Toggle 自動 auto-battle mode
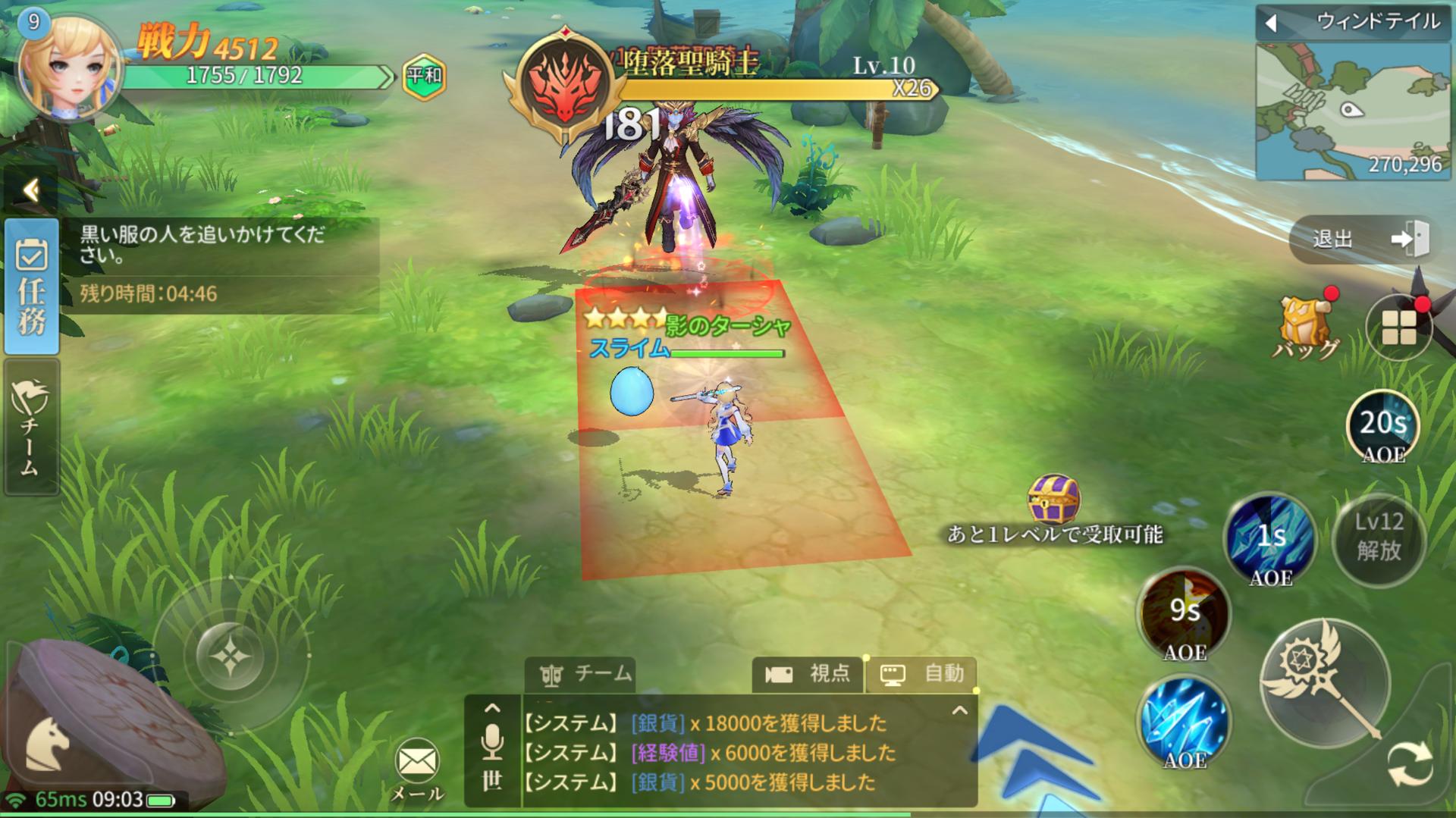The image size is (1456, 818). click(x=921, y=674)
